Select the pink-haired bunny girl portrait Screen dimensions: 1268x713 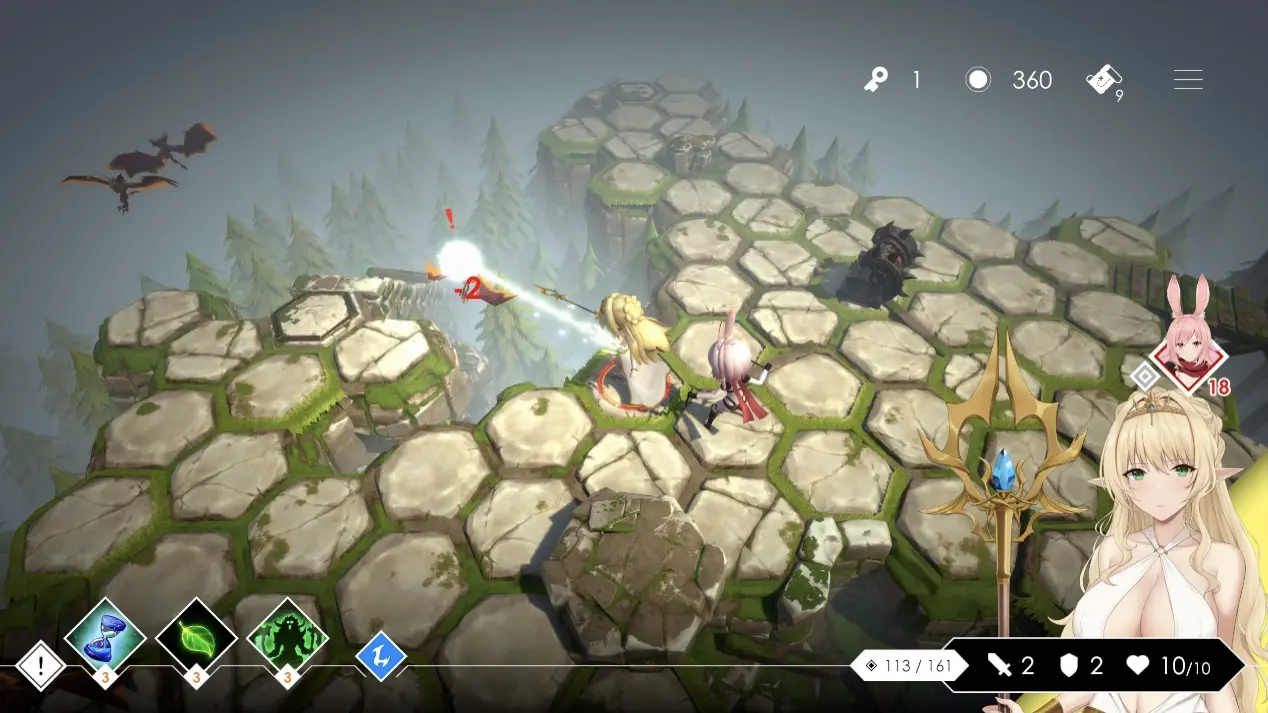tap(1187, 349)
